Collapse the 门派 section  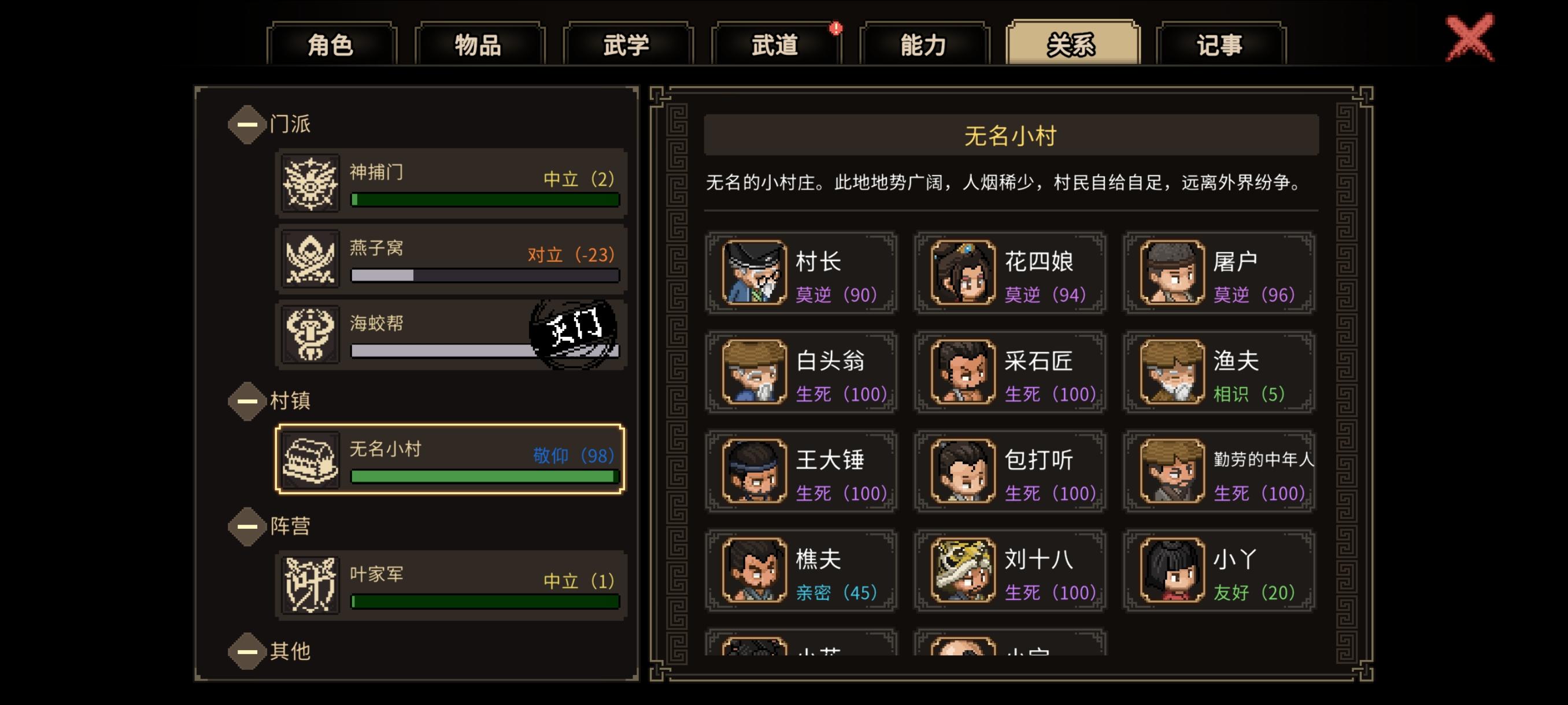tap(246, 124)
